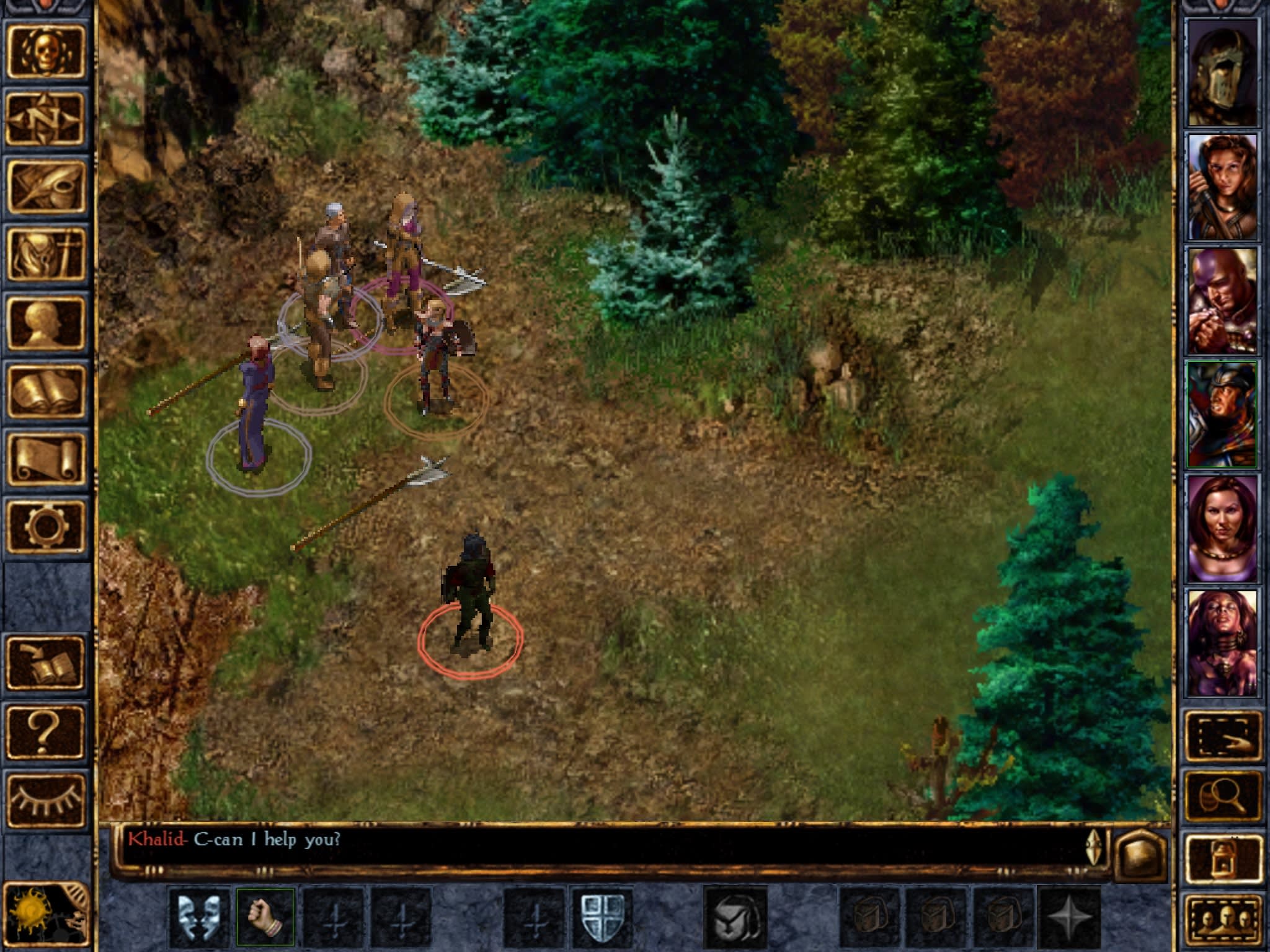This screenshot has width=1270, height=952.
Task: Open the journal quill and inkwell icon
Action: pos(46,186)
